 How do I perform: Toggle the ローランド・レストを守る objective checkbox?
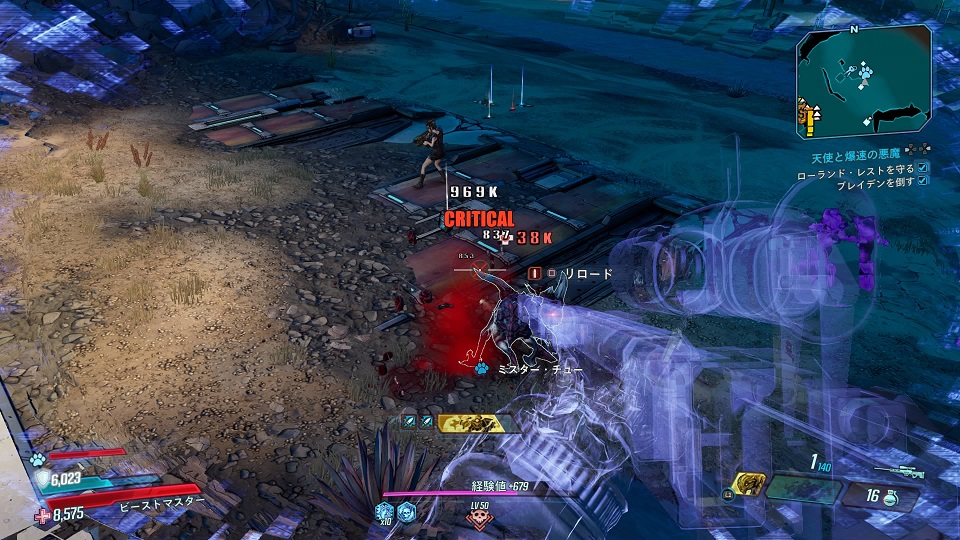click(923, 168)
